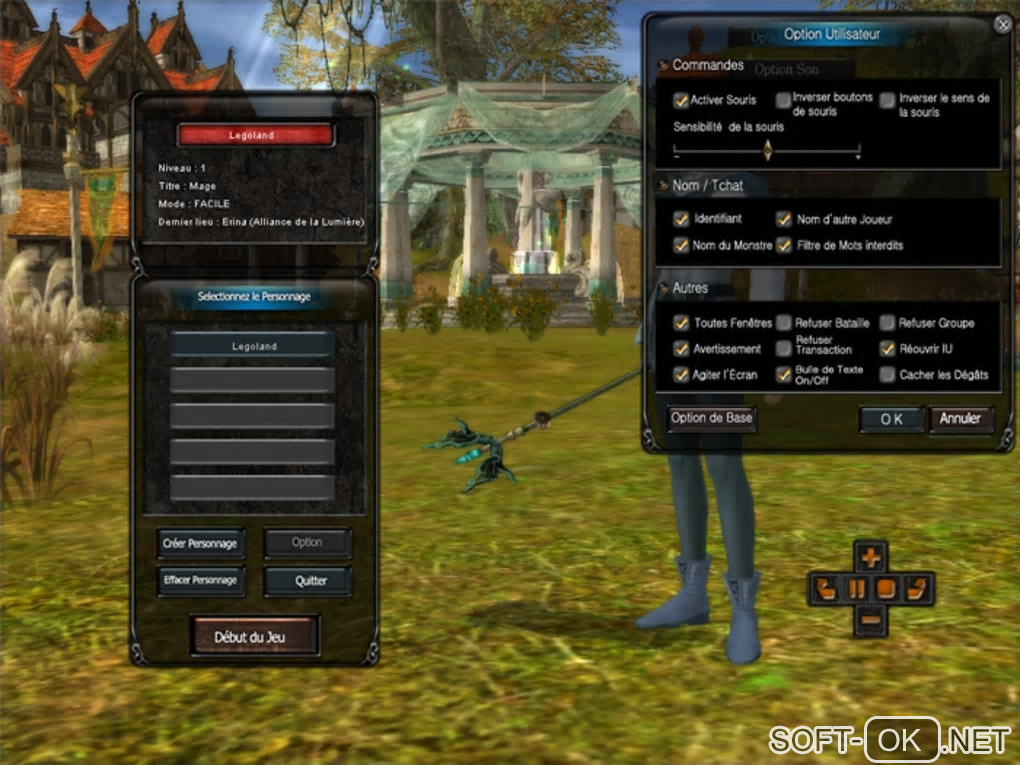Tick the Cacher les Dégâts checkbox

click(888, 375)
